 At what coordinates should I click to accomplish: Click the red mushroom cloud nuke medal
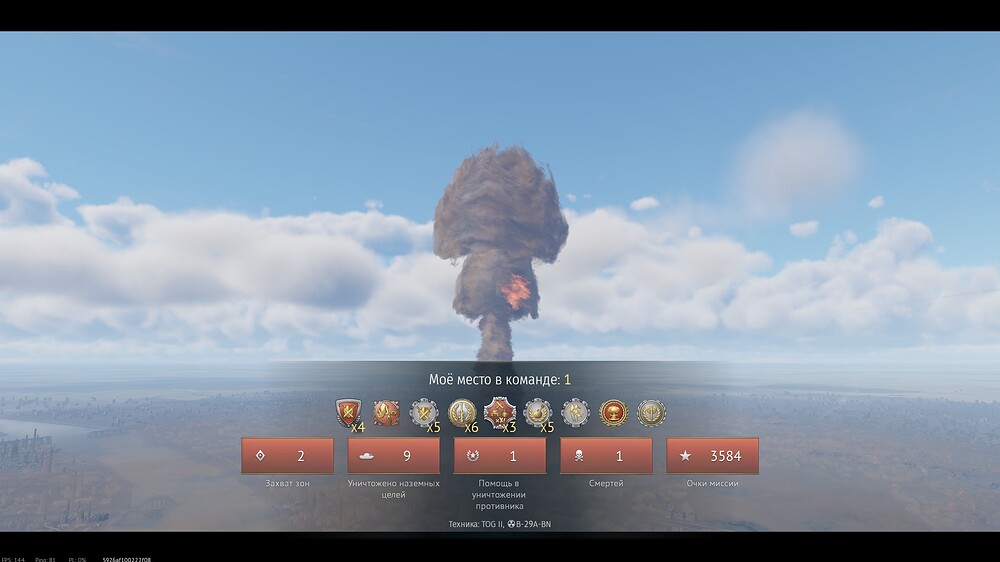coord(613,412)
